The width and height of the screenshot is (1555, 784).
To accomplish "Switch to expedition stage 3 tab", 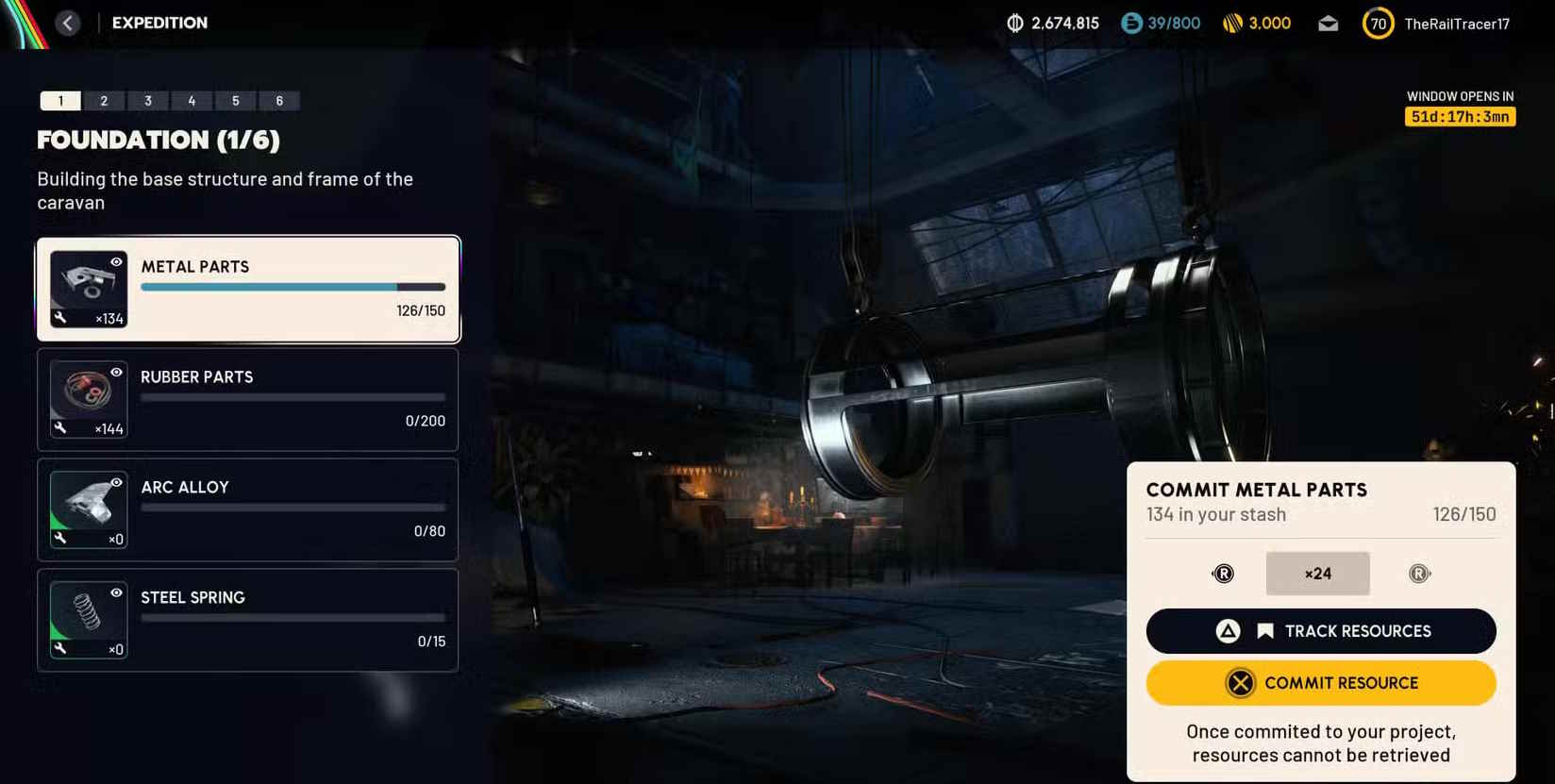I will click(148, 101).
